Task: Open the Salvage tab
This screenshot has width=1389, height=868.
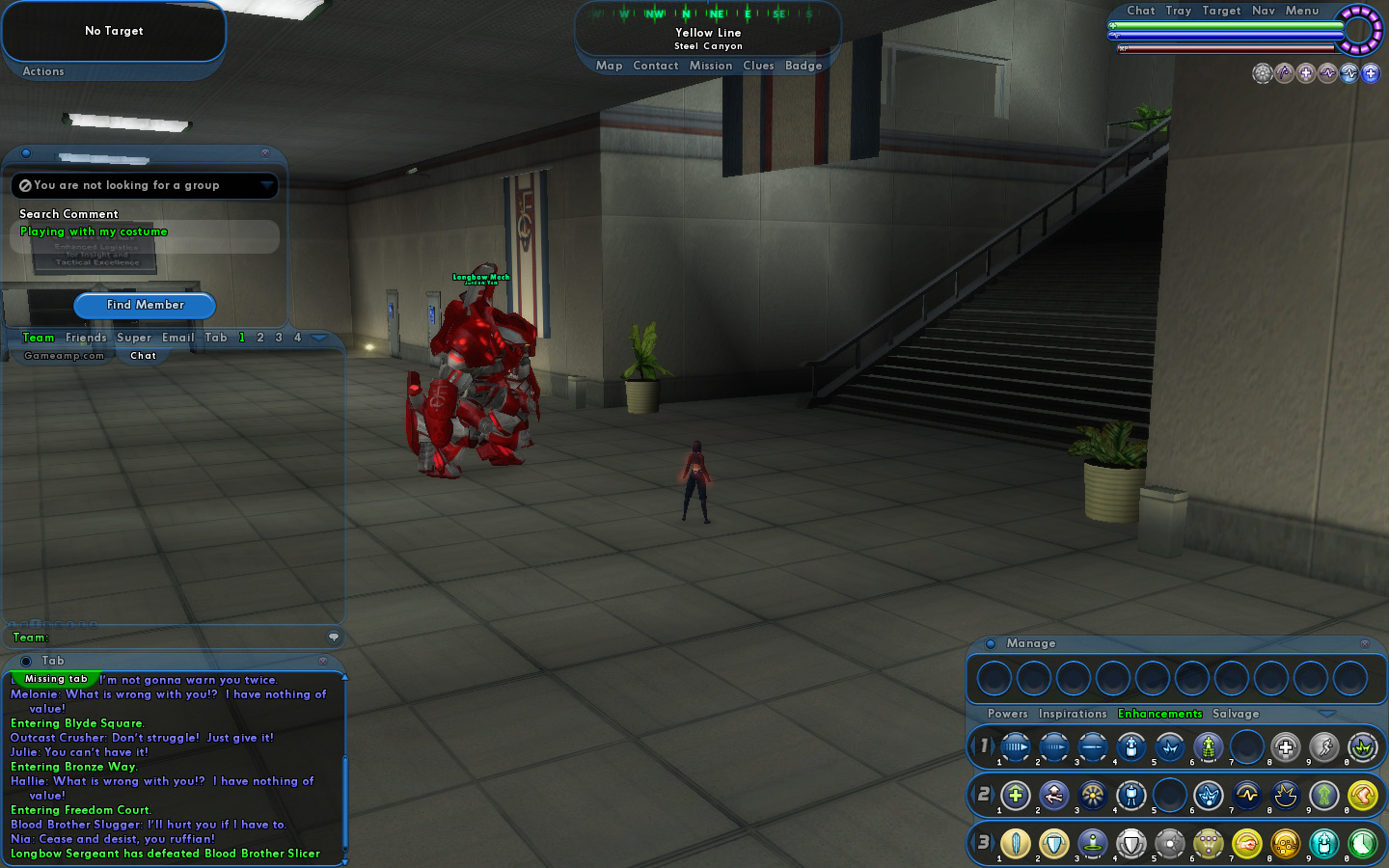Action: pyautogui.click(x=1236, y=714)
